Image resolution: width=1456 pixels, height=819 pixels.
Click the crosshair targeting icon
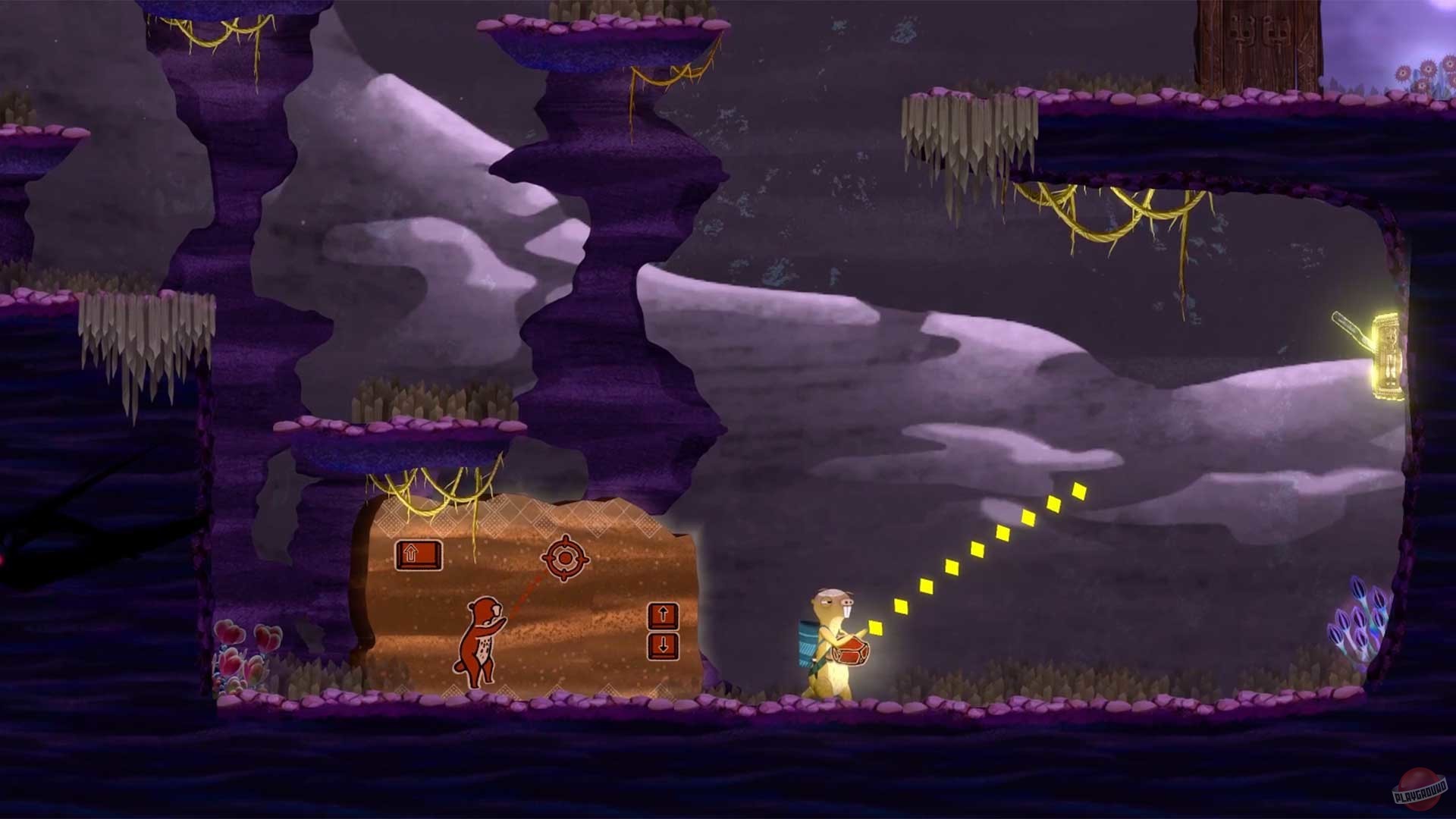click(x=566, y=558)
